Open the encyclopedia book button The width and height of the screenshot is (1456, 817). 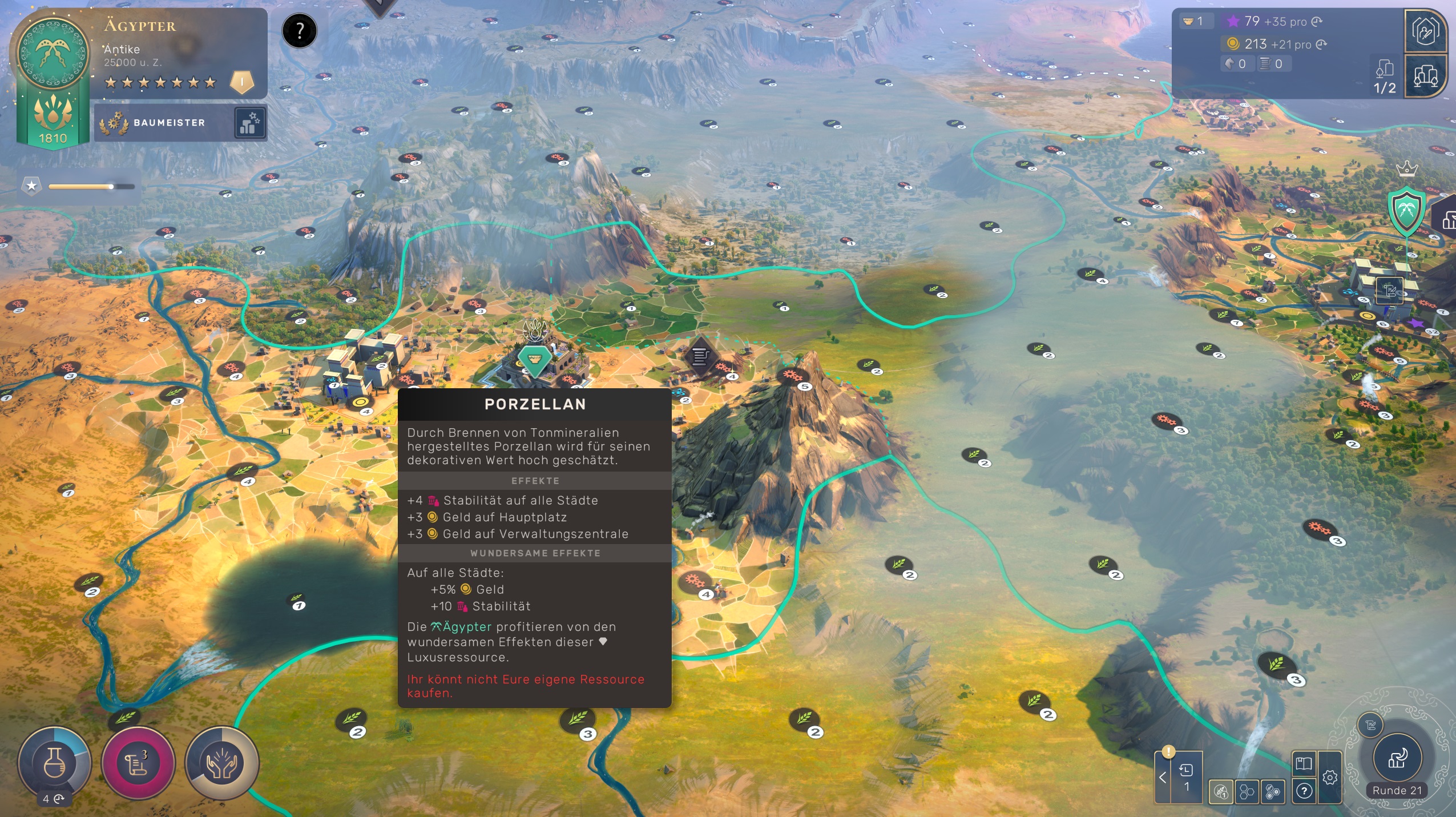point(1304,764)
